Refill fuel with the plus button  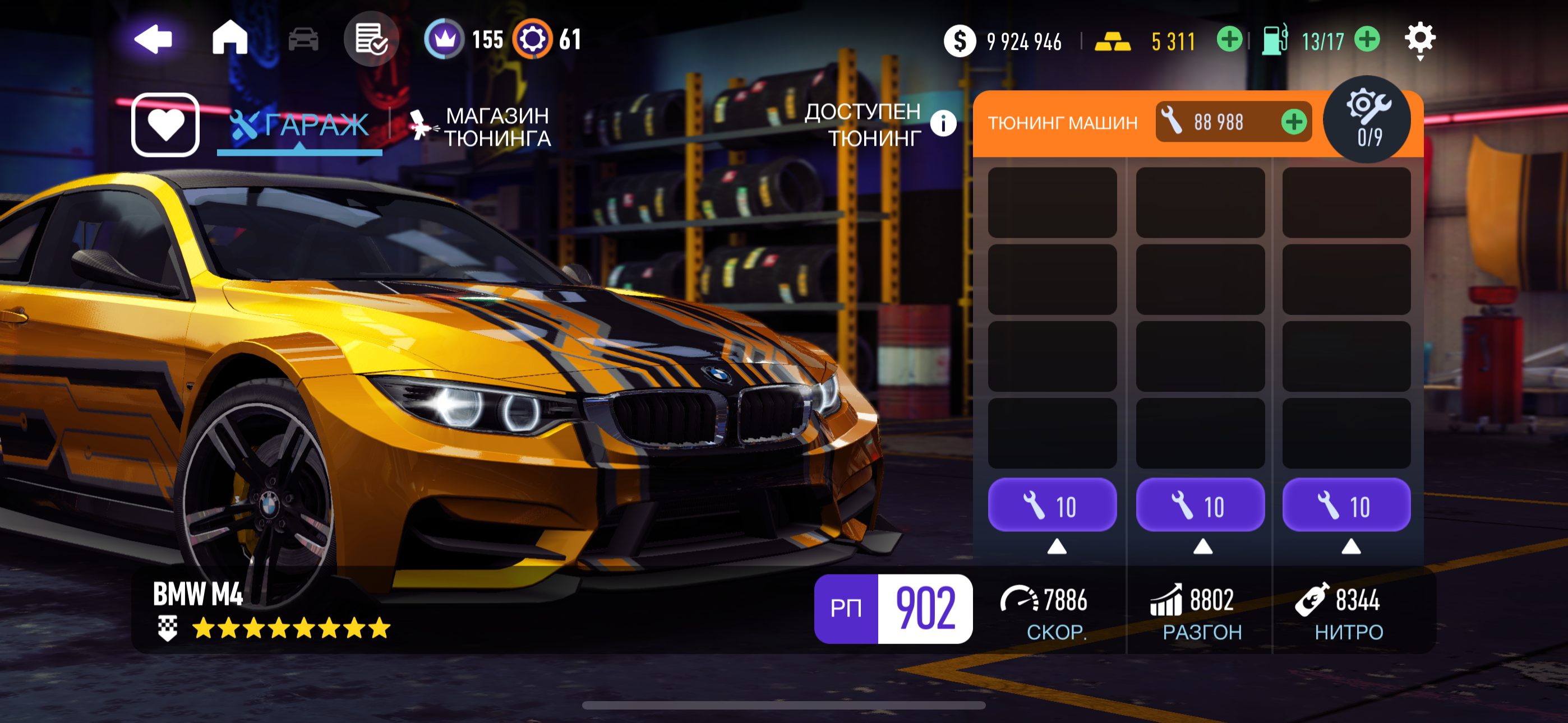[1367, 40]
